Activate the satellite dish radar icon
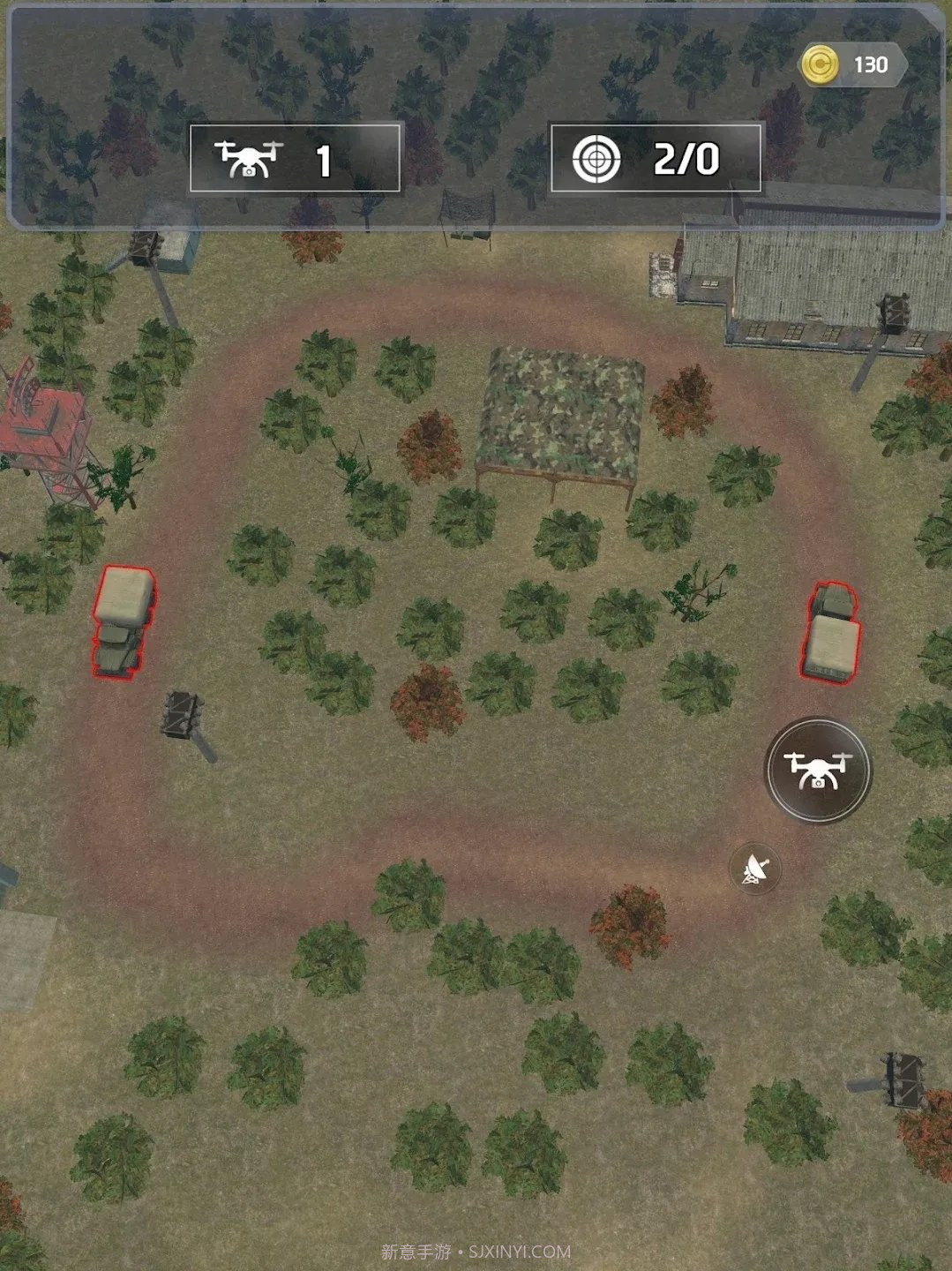 pyautogui.click(x=755, y=869)
